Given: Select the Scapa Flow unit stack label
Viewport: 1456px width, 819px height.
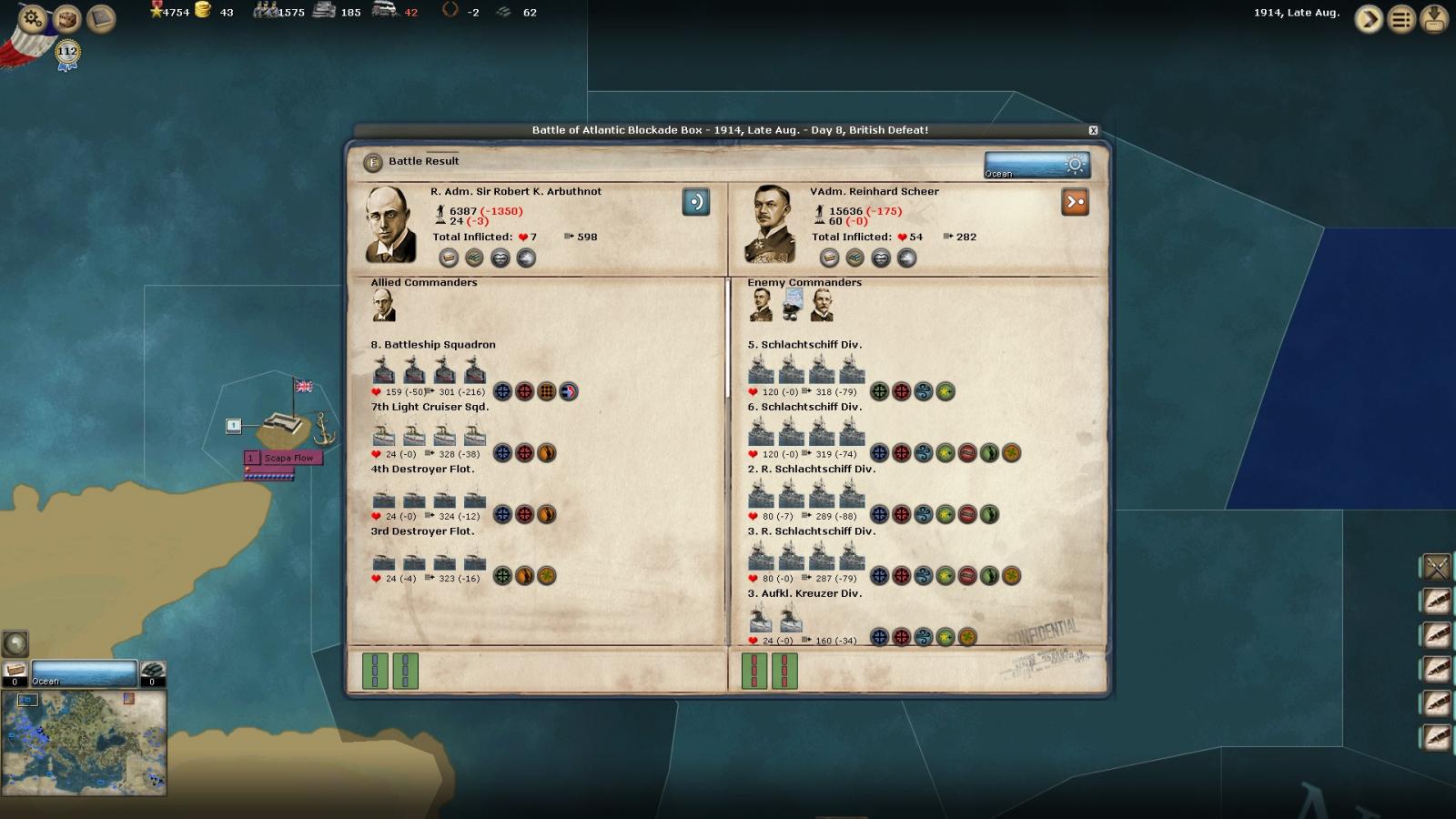Looking at the screenshot, I should [288, 458].
